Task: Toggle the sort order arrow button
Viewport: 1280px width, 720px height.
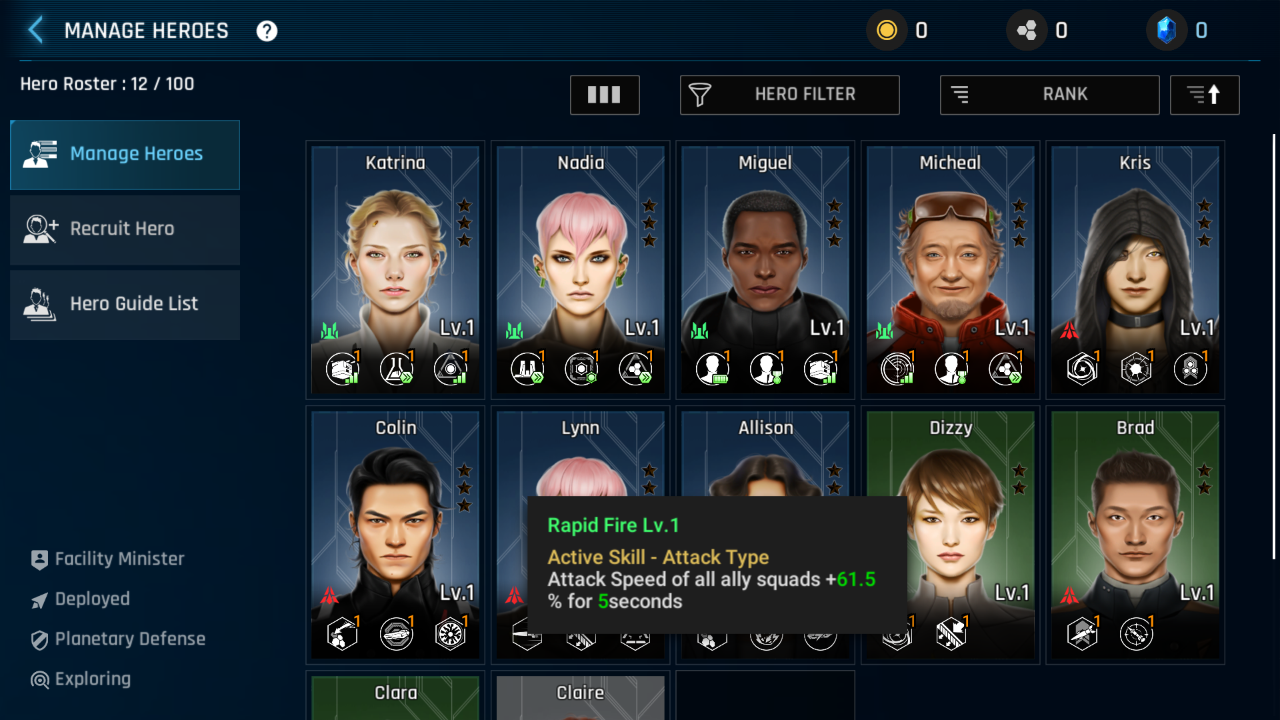Action: click(x=1204, y=95)
